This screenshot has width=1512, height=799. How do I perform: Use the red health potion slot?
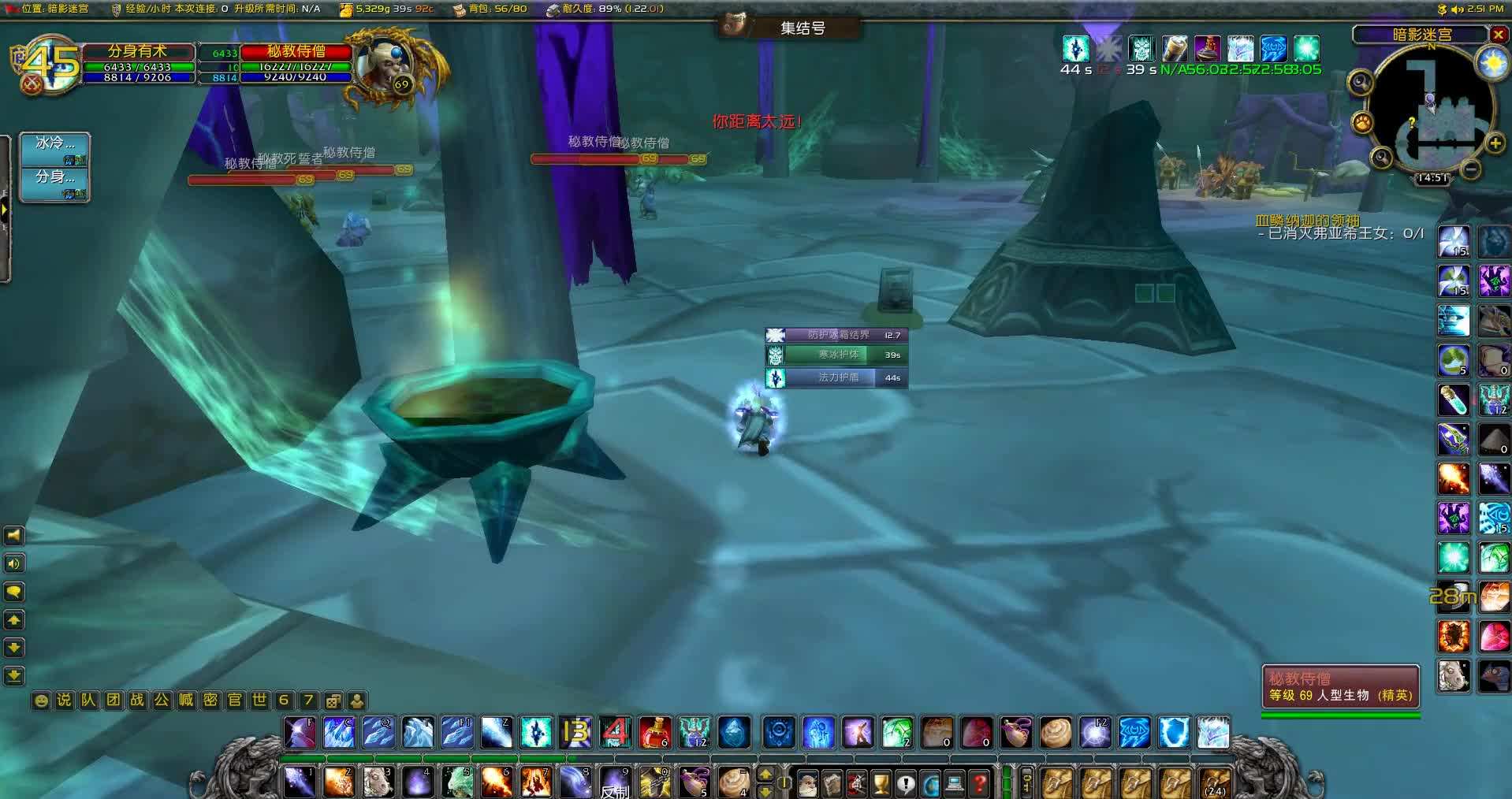654,733
